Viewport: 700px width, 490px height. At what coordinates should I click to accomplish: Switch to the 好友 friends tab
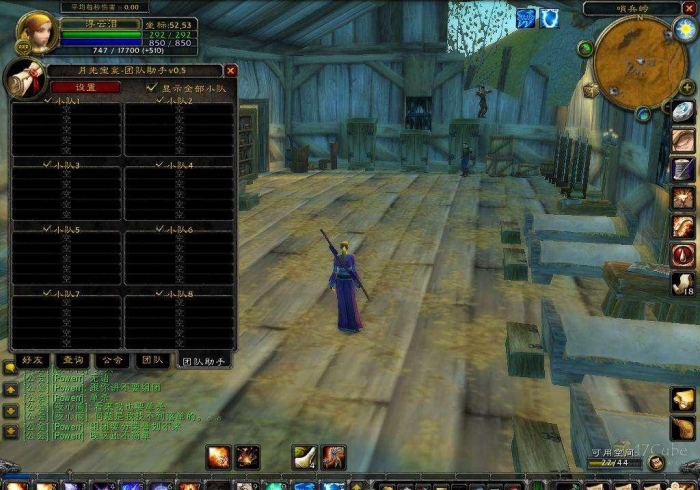(x=32, y=360)
